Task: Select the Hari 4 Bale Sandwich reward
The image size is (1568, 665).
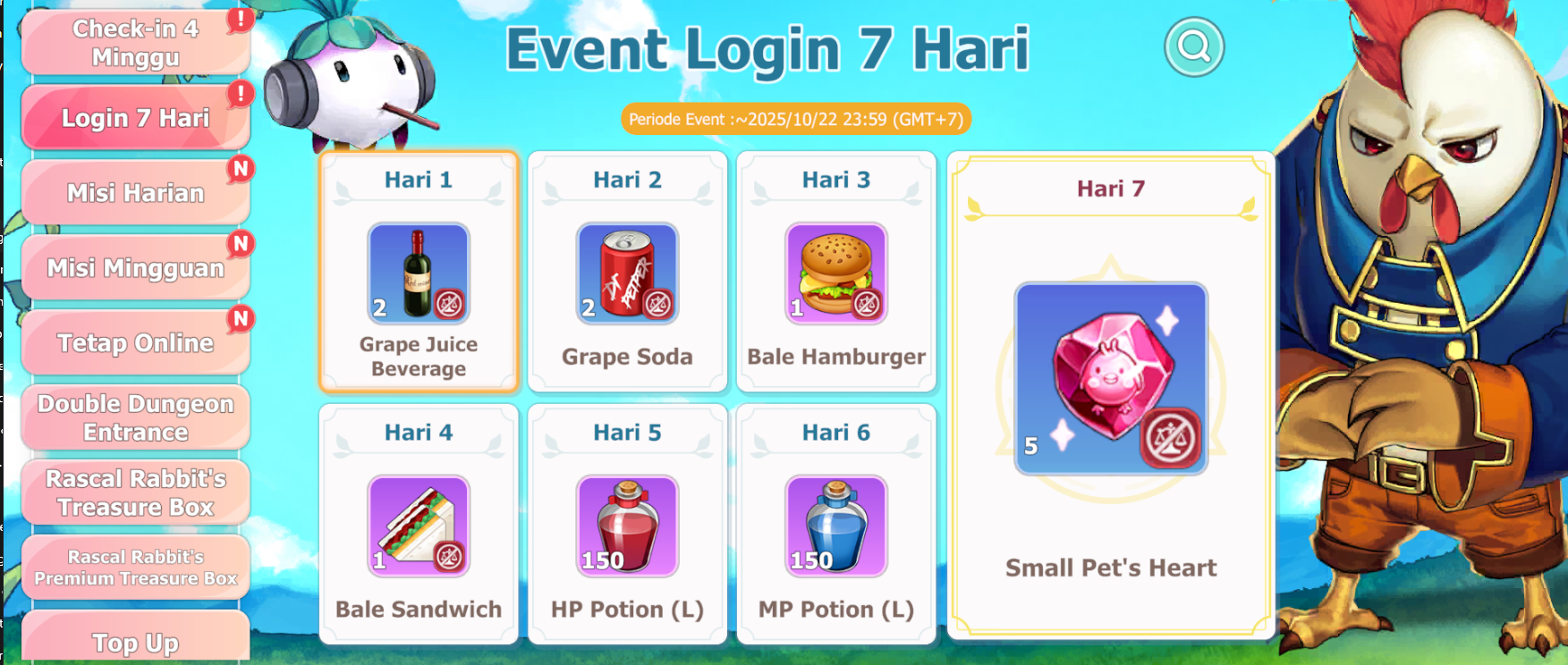Action: coord(419,526)
